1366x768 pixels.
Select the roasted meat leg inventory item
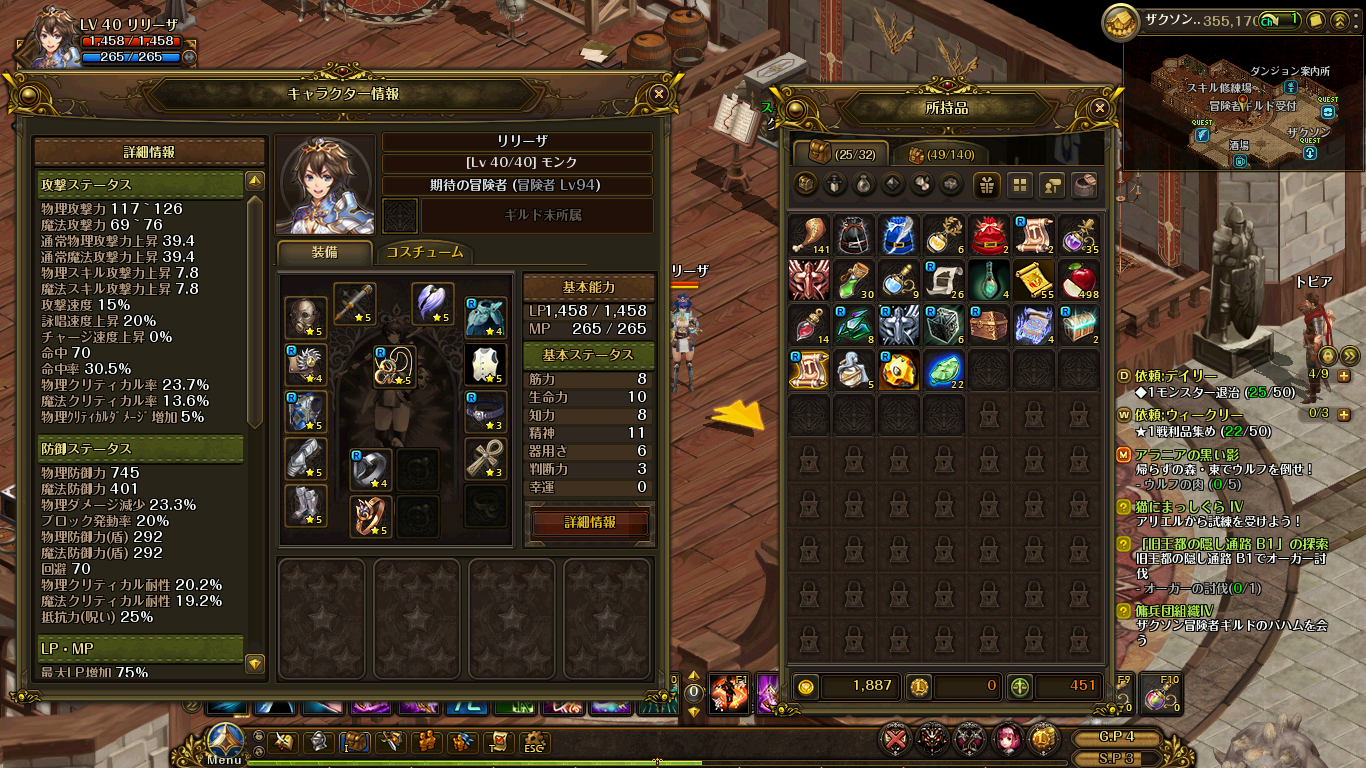coord(808,235)
